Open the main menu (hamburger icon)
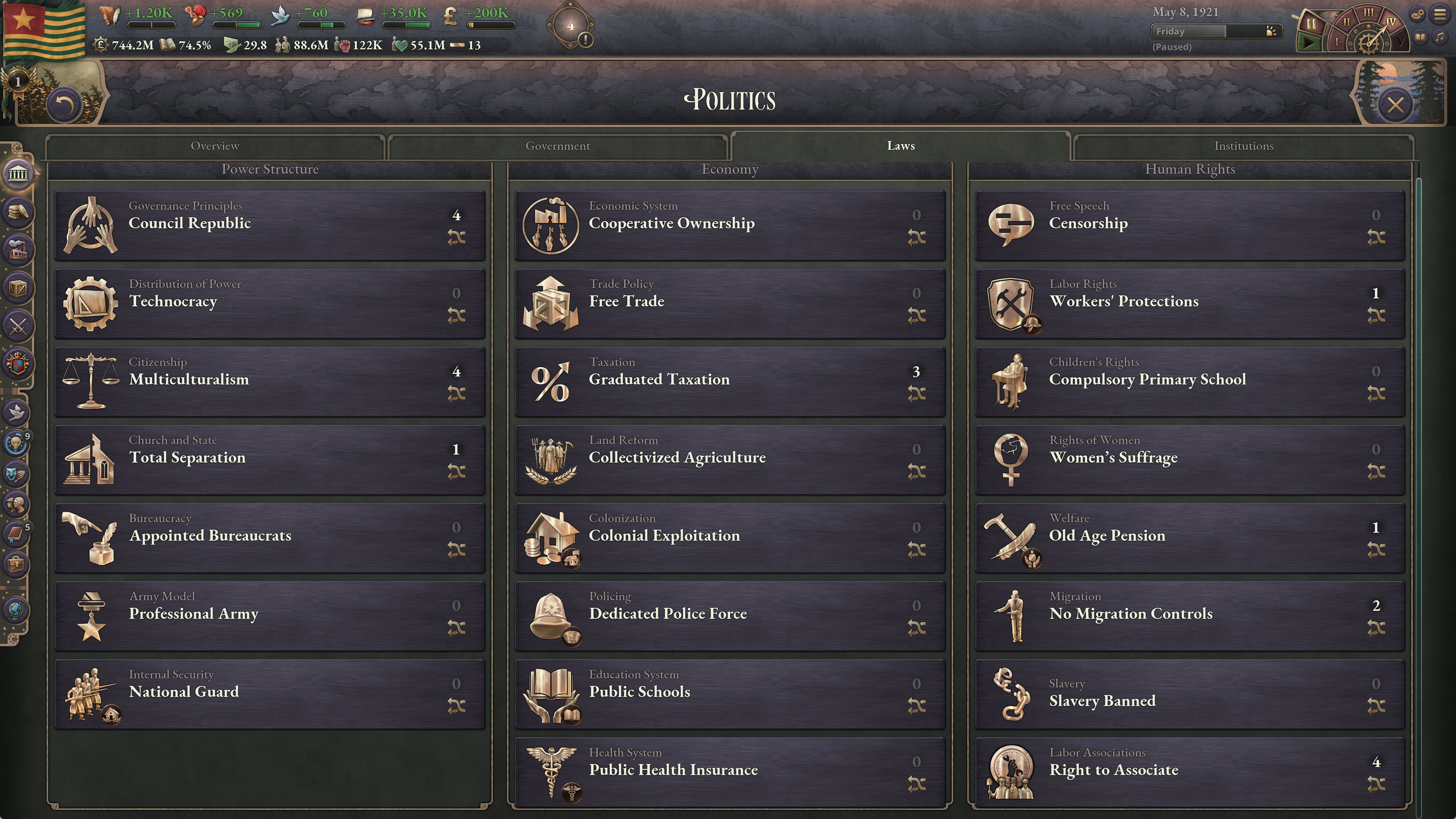The width and height of the screenshot is (1456, 819). pyautogui.click(x=1440, y=14)
